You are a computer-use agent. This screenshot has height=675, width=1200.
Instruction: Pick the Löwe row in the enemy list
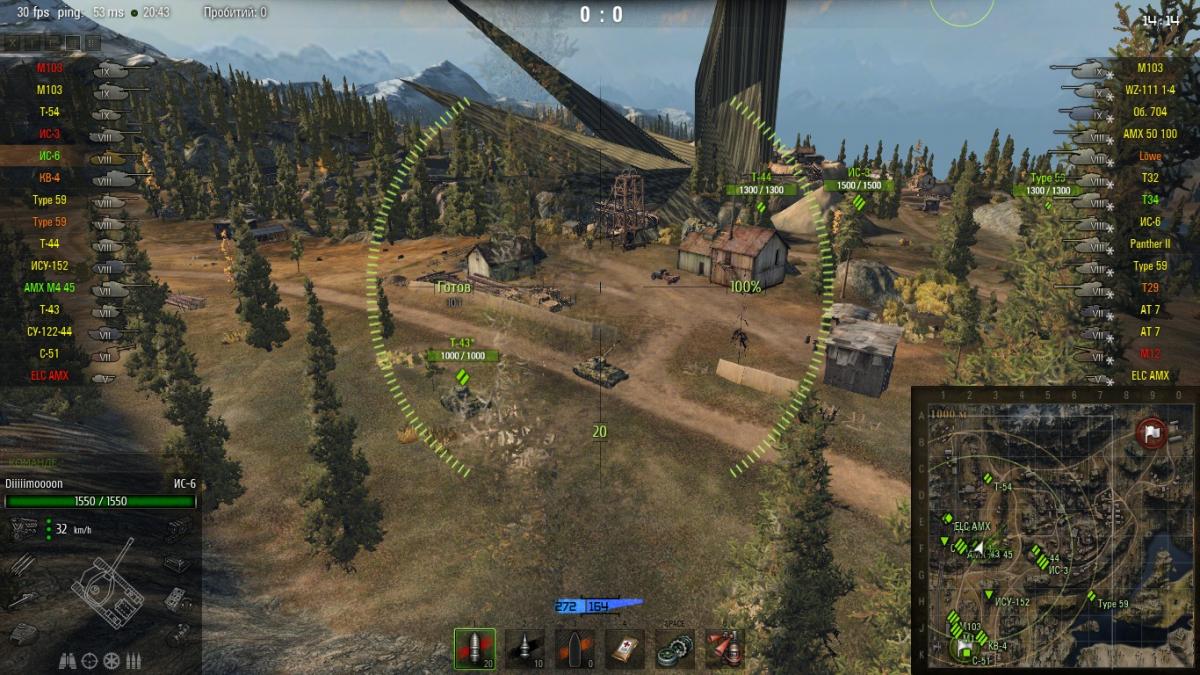(x=1150, y=156)
